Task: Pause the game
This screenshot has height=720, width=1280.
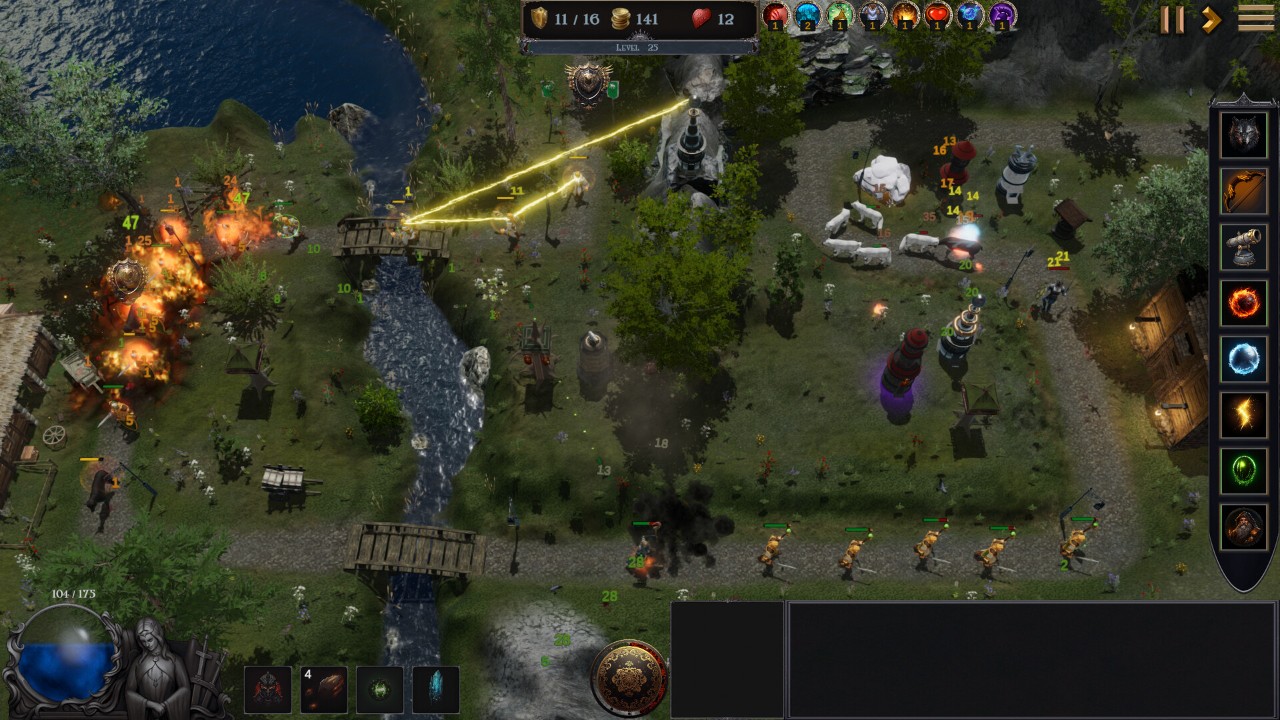Action: point(1171,19)
